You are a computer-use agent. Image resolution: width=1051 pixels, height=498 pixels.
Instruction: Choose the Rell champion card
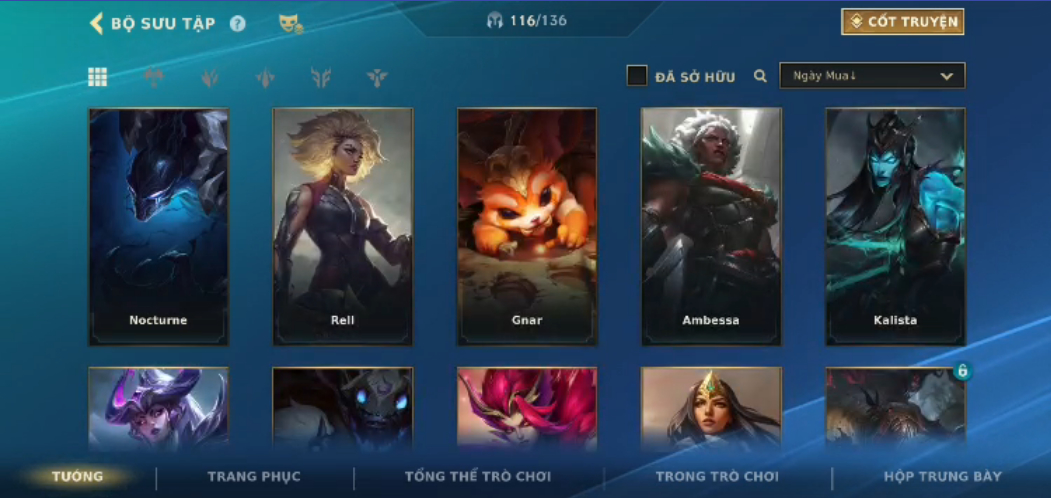[x=342, y=227]
